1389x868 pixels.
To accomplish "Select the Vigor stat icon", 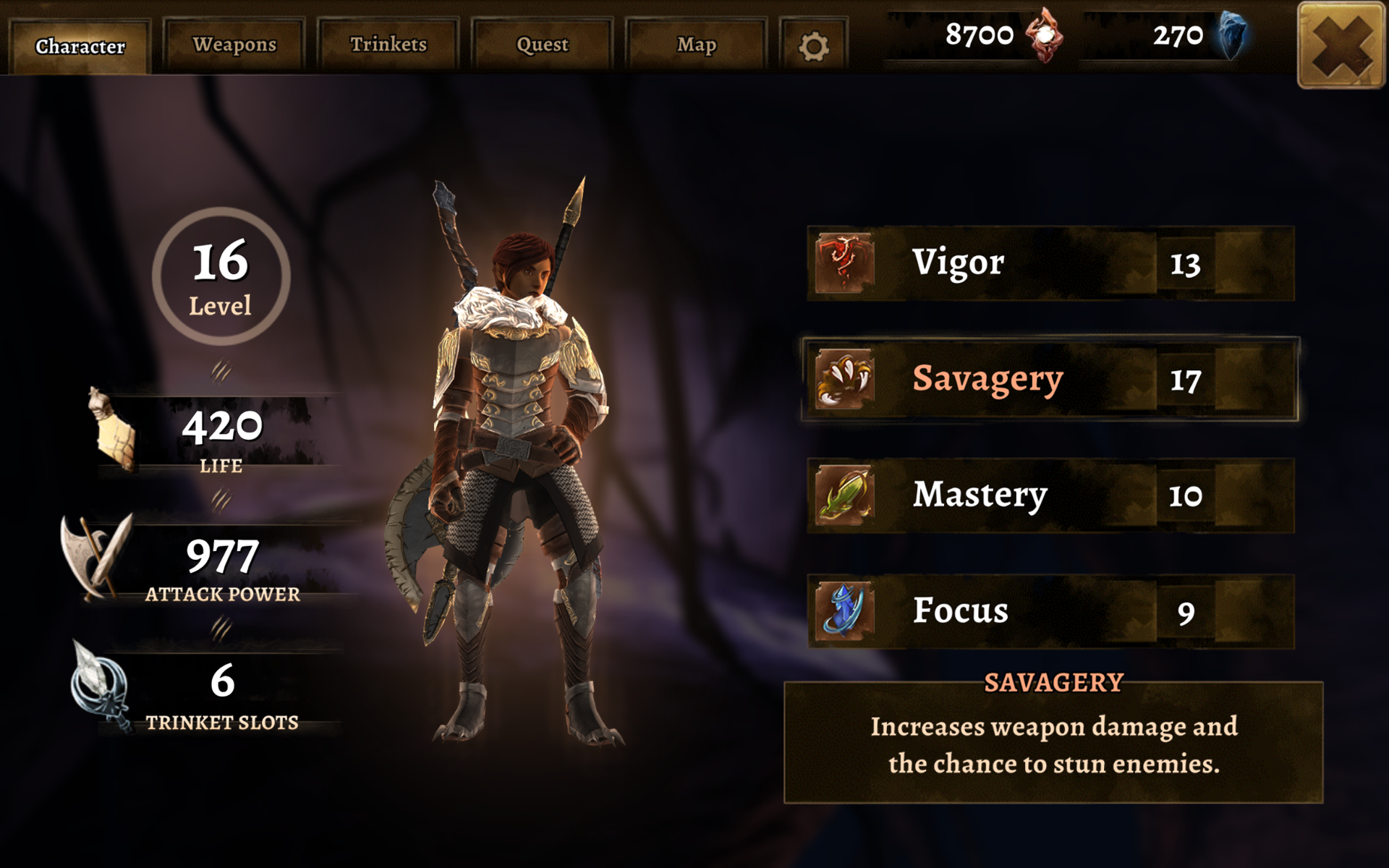I will click(x=843, y=263).
